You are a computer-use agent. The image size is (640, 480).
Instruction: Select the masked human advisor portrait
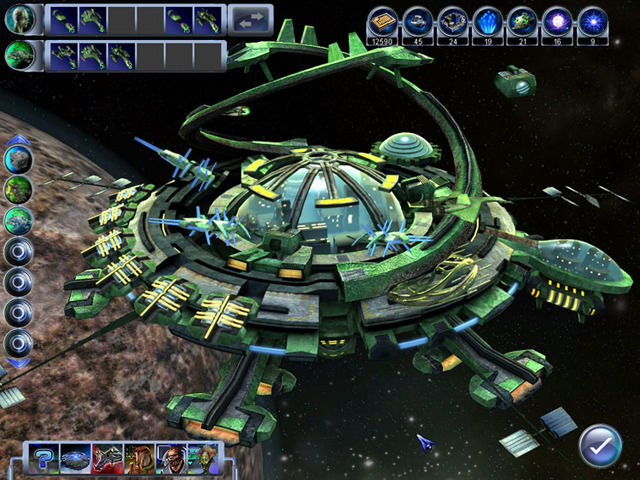171,458
